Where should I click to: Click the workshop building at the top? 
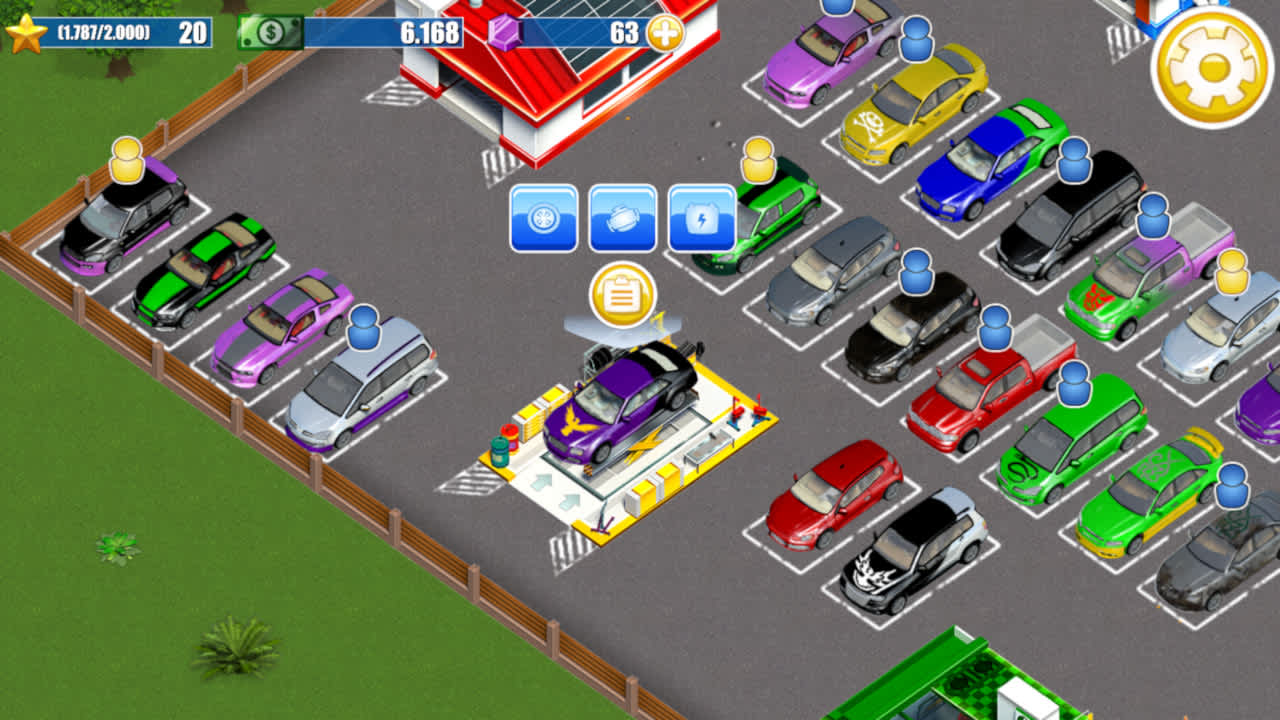tap(530, 80)
